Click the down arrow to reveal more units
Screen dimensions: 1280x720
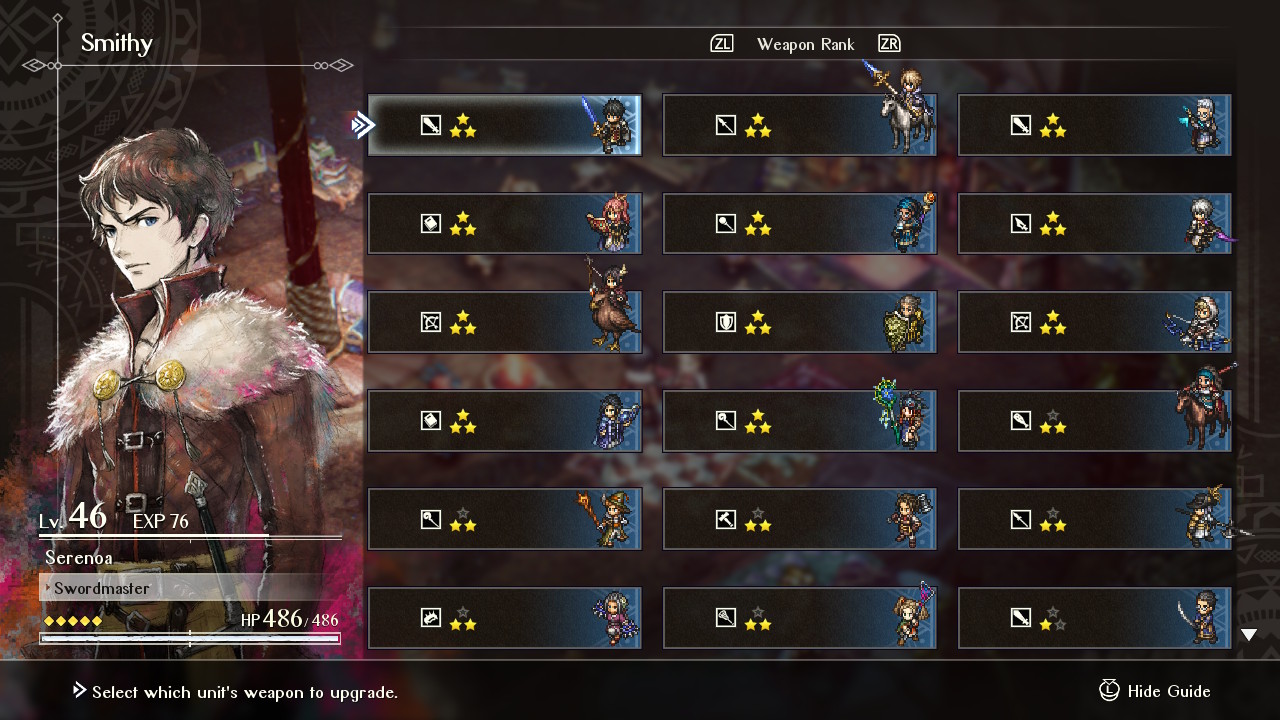[x=1248, y=633]
